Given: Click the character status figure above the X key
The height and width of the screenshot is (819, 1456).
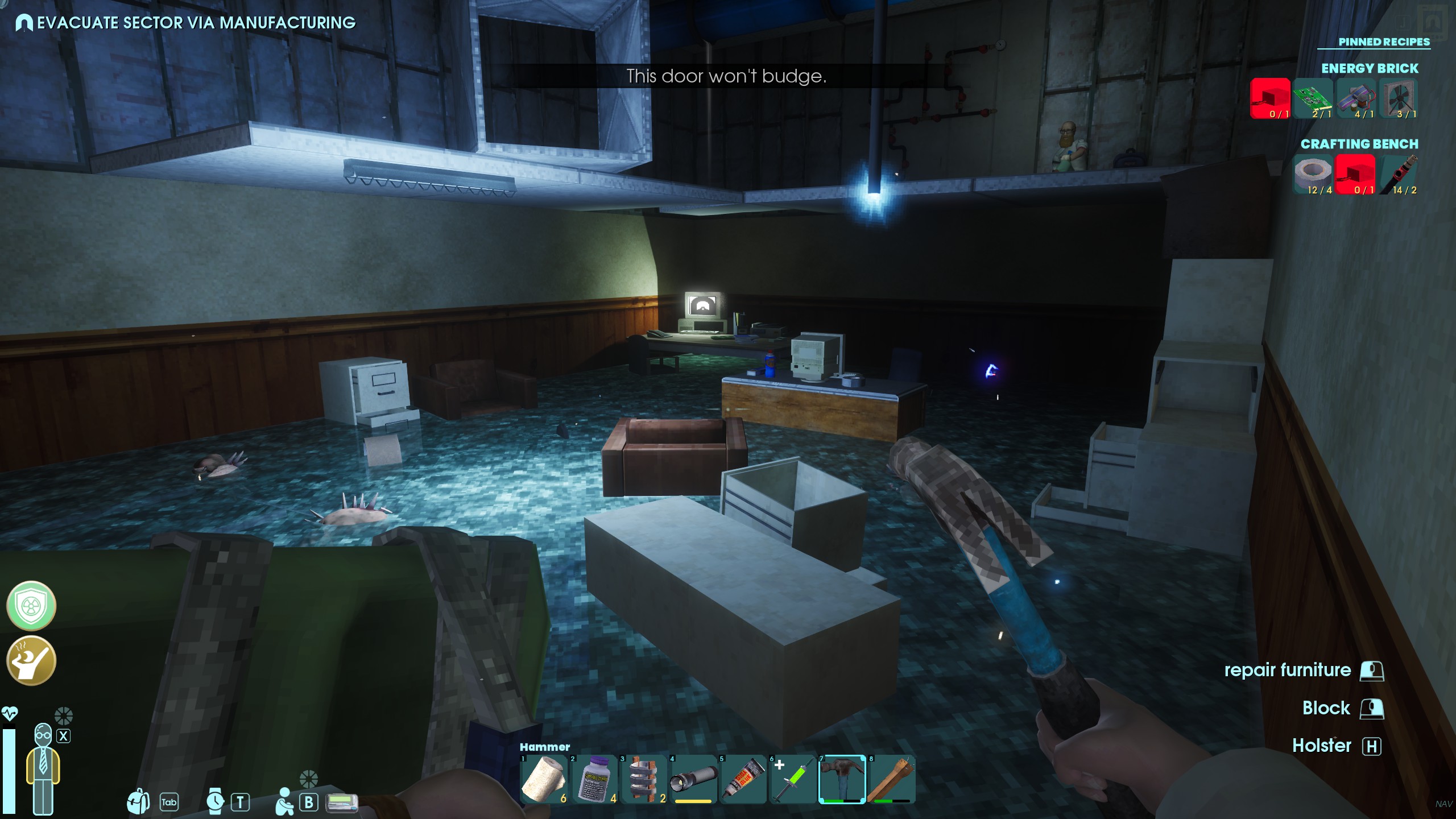Looking at the screenshot, I should (x=43, y=765).
